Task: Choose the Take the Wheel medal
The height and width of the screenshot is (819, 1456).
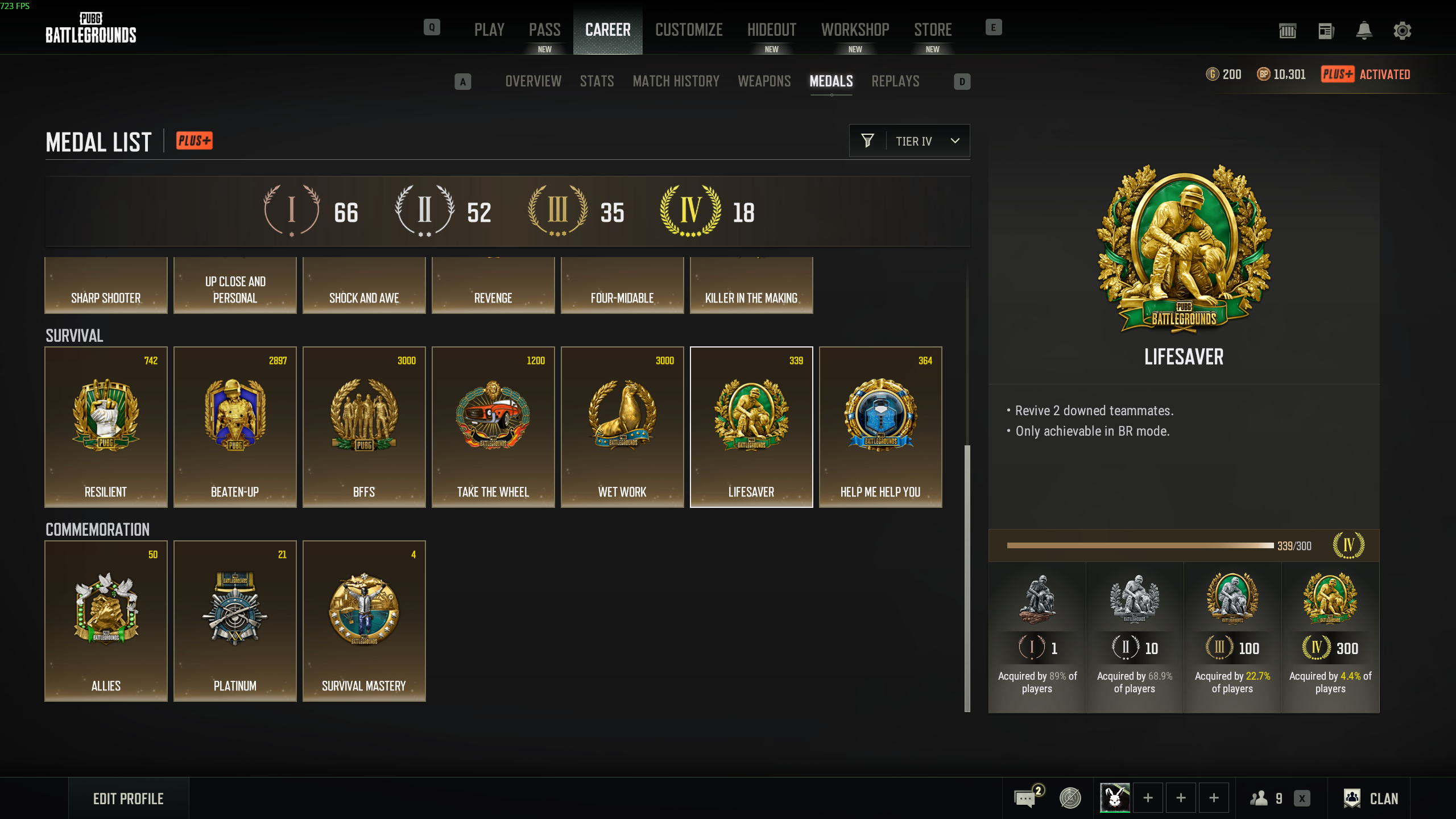Action: (x=493, y=427)
